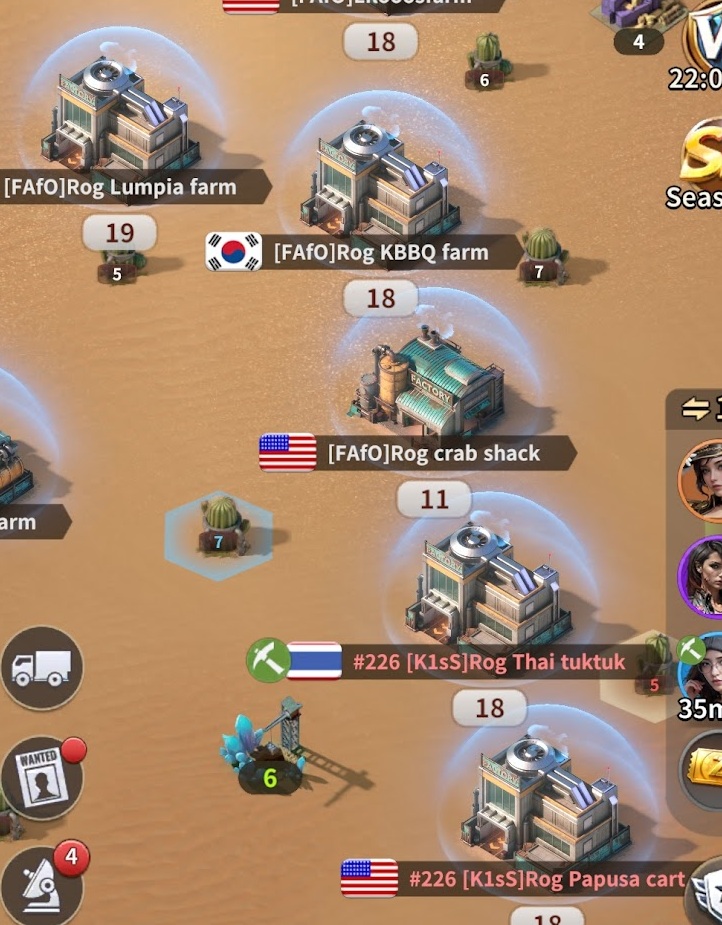Toggle the squad panel swap arrows

pos(697,408)
